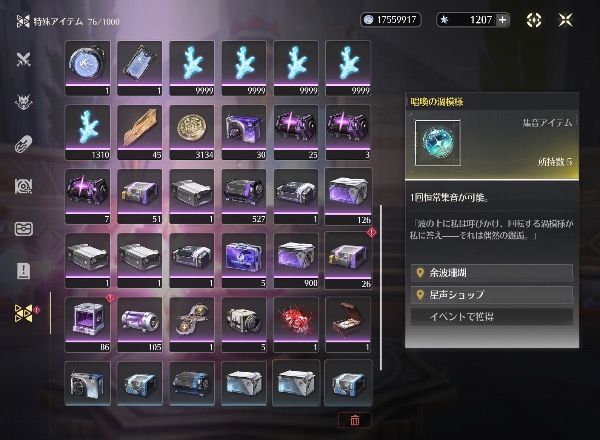This screenshot has width=600, height=440.
Task: Switch to the weapons tab with crossed swords
Action: [24, 58]
